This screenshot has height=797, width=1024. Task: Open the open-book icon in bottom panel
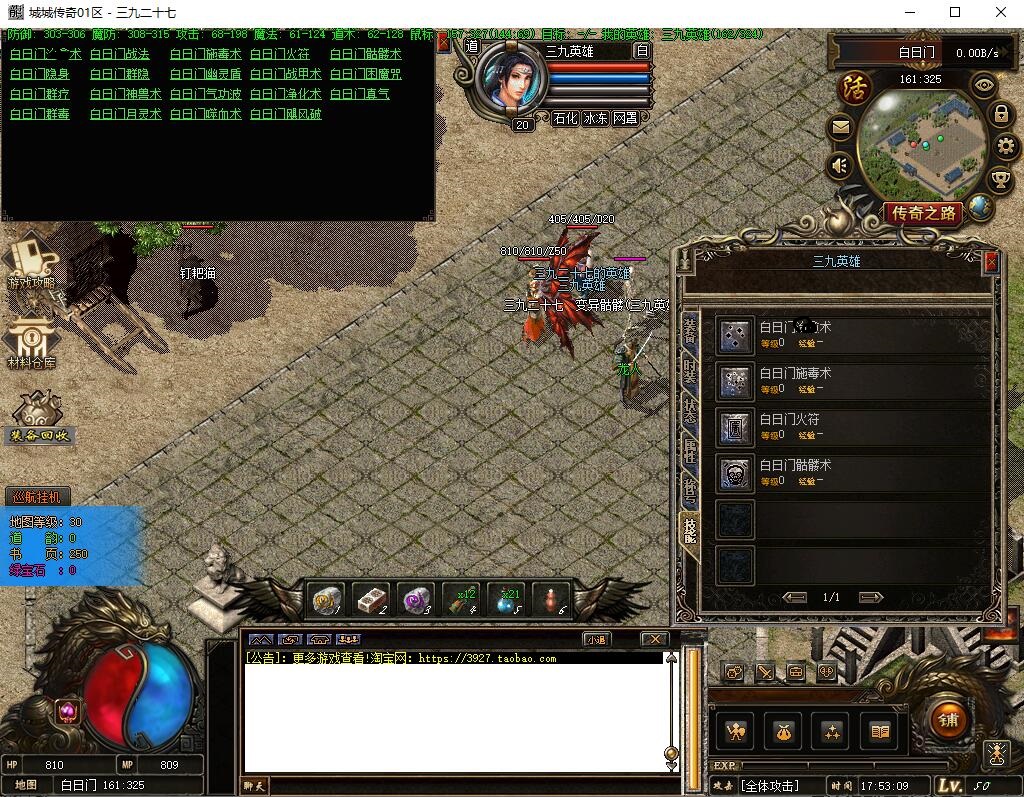tap(880, 732)
